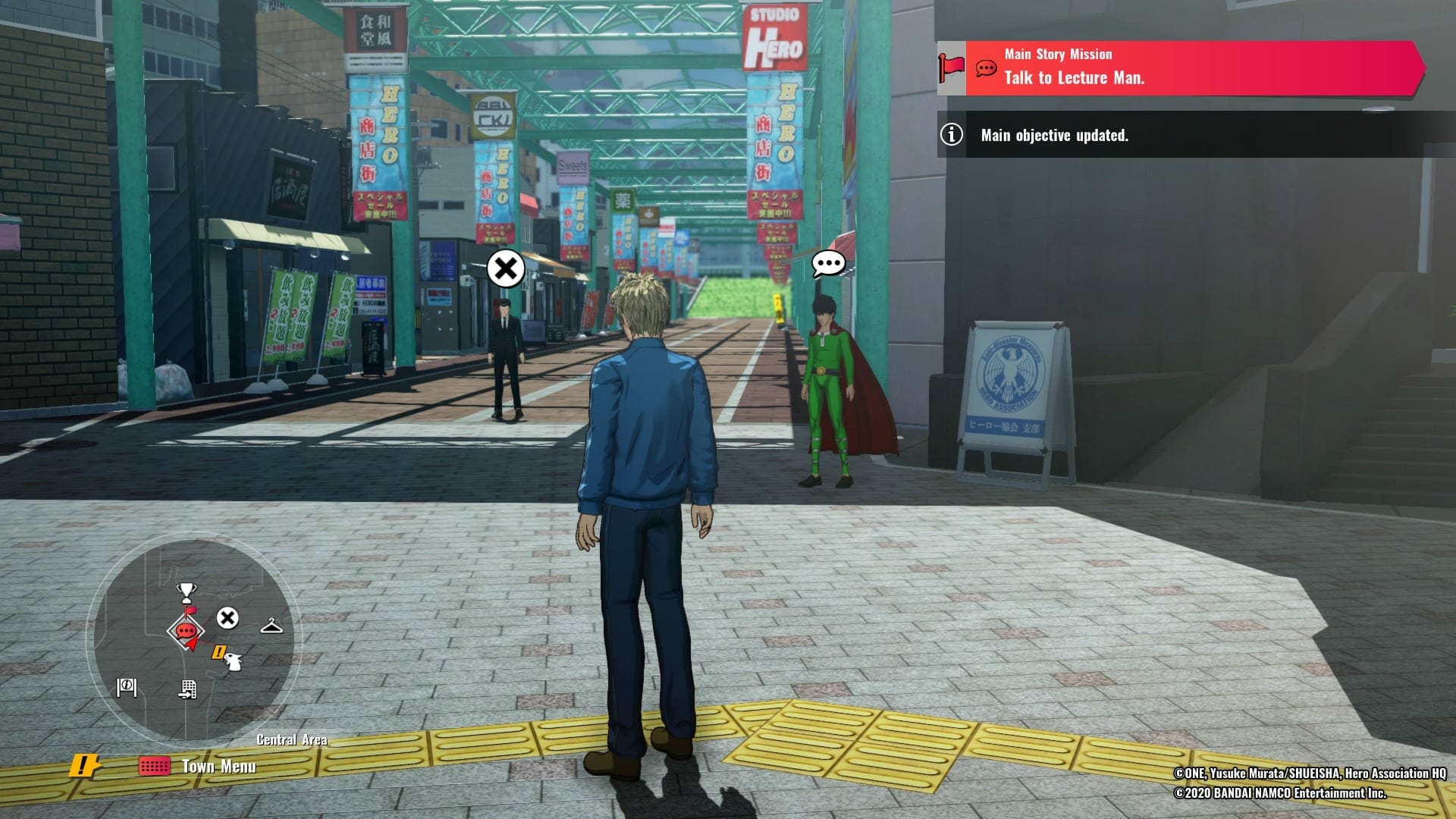Click the info board marker on minimap

(126, 687)
